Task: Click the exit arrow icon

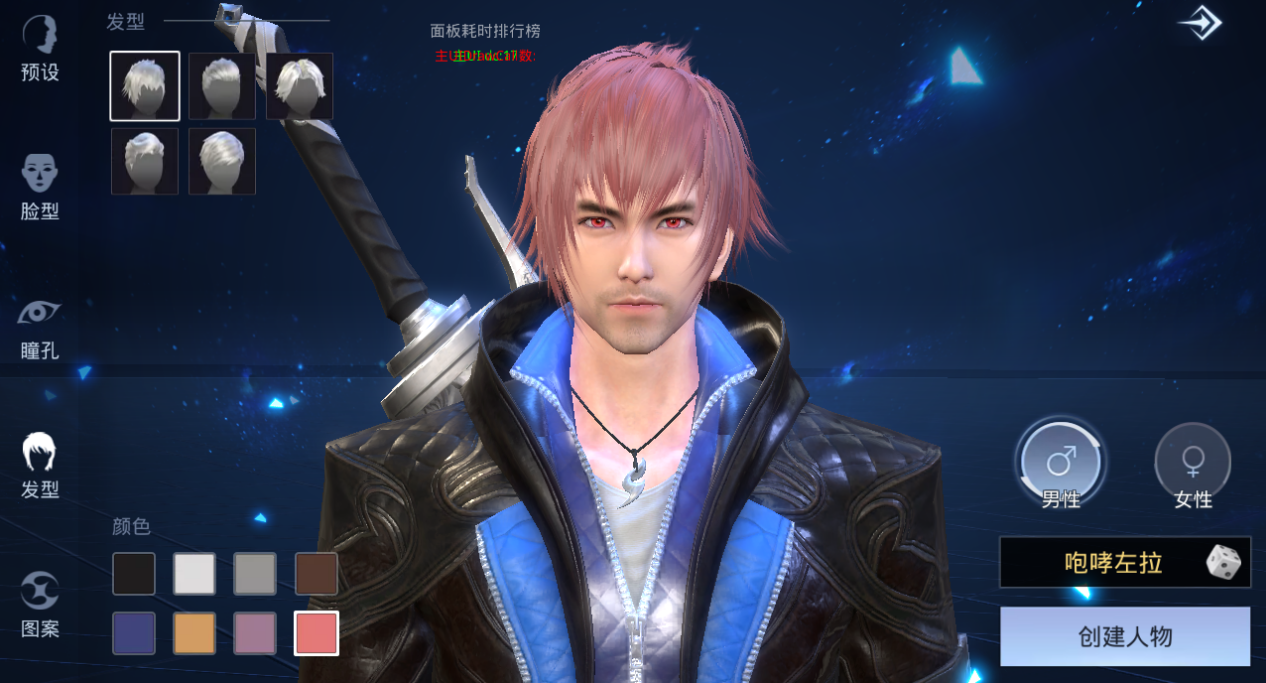Action: click(x=1199, y=23)
